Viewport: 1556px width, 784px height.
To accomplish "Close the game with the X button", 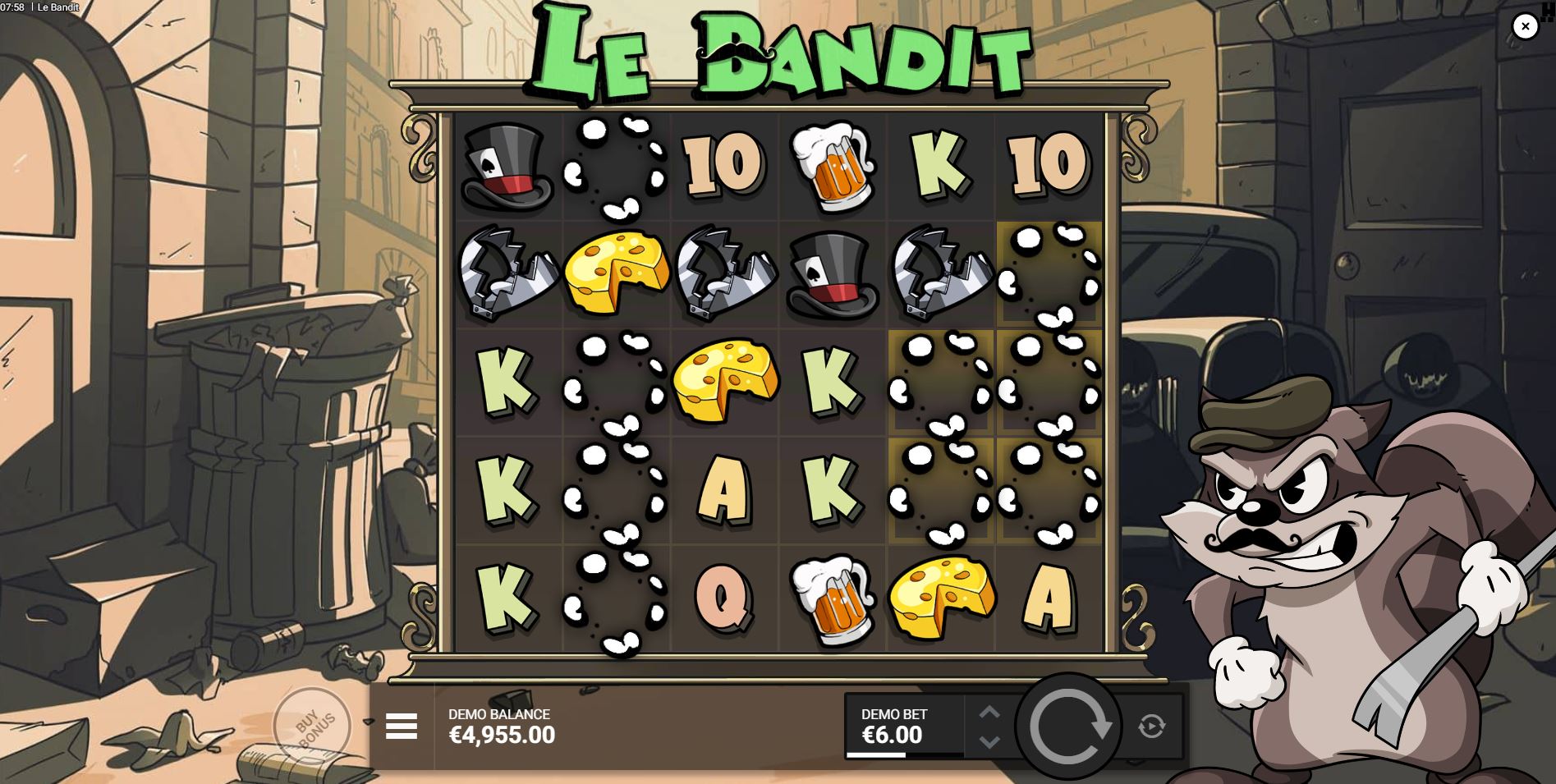I will [1526, 25].
